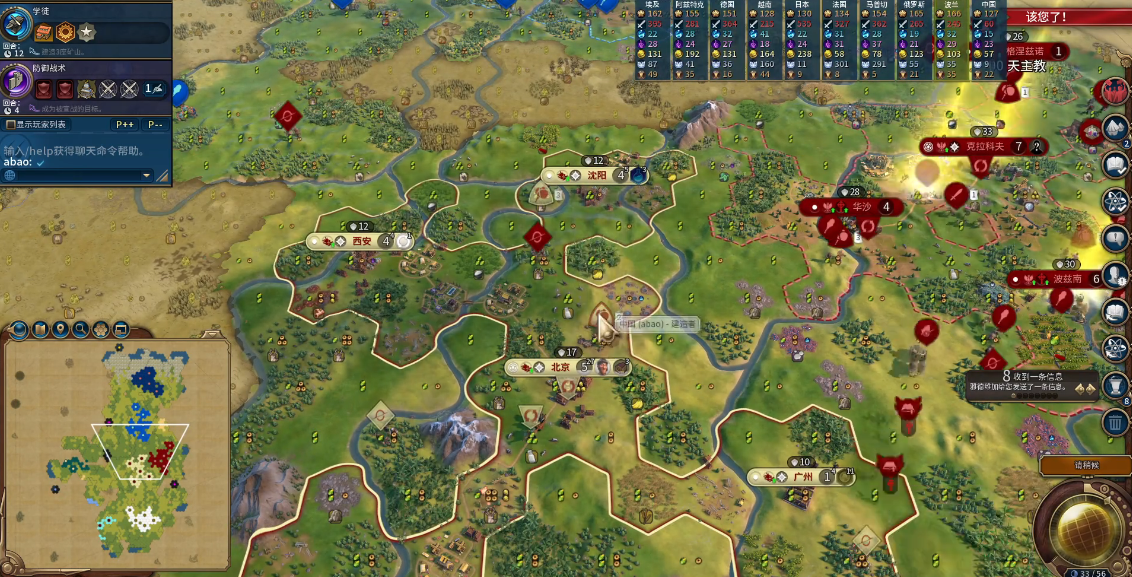Screen dimensions: 1132x577
Task: Click the trash can icon on the right
Action: (1115, 422)
